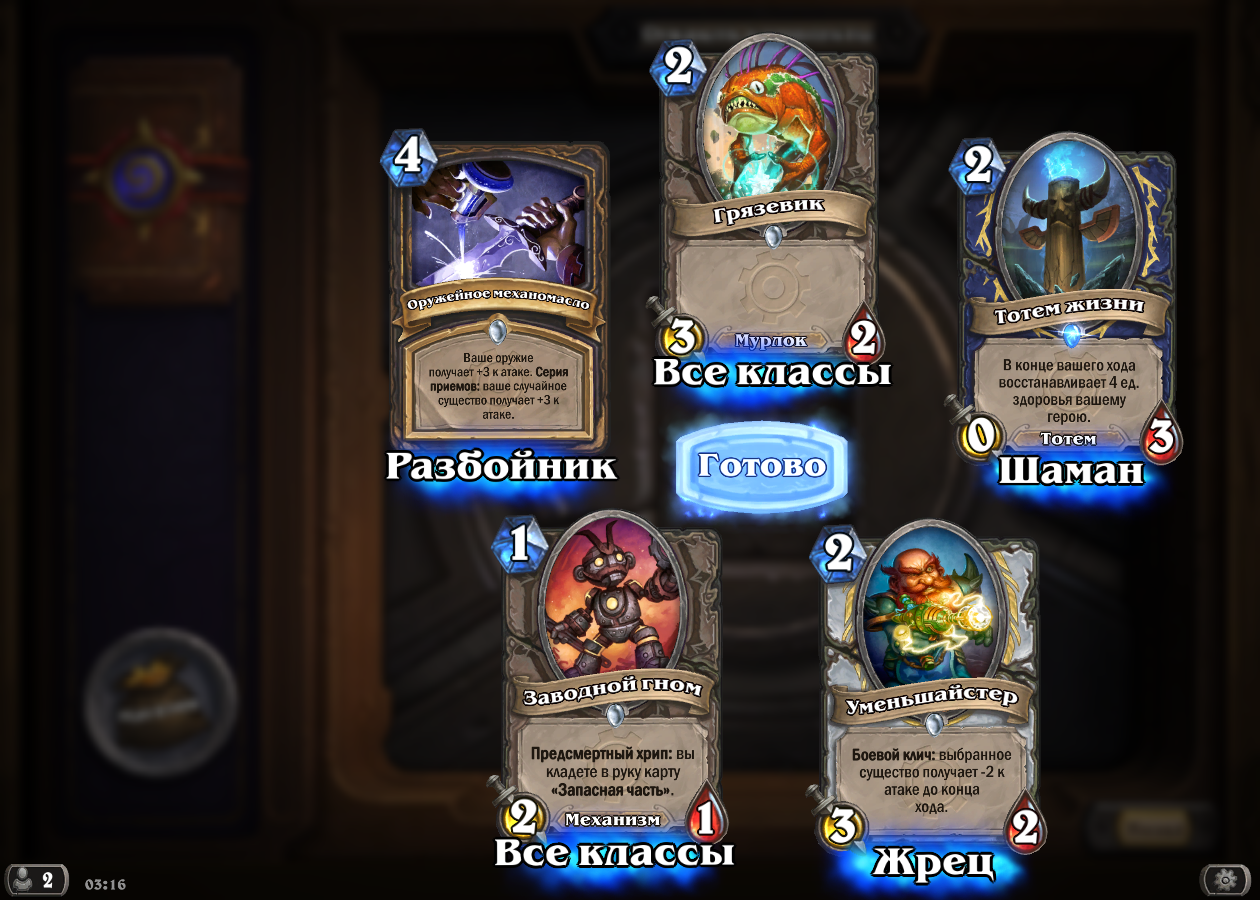Pick the Тотем жизни shaman card
Viewport: 1260px width, 900px height.
tap(1069, 300)
